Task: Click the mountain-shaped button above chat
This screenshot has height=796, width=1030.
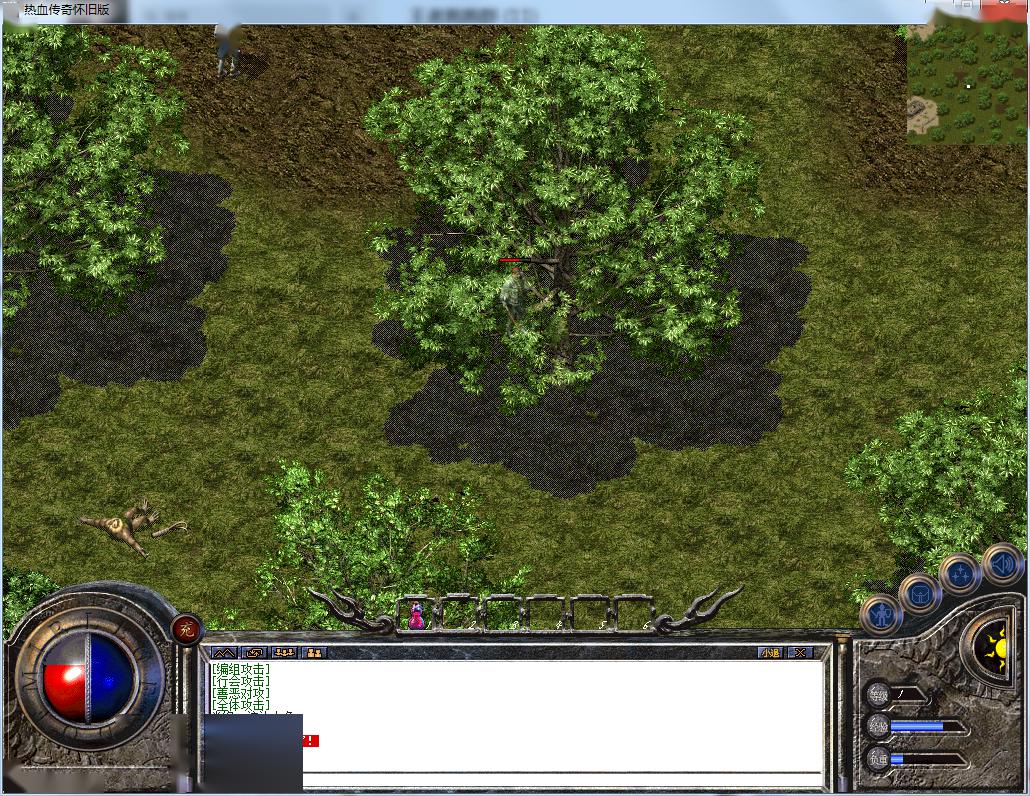Action: click(223, 652)
